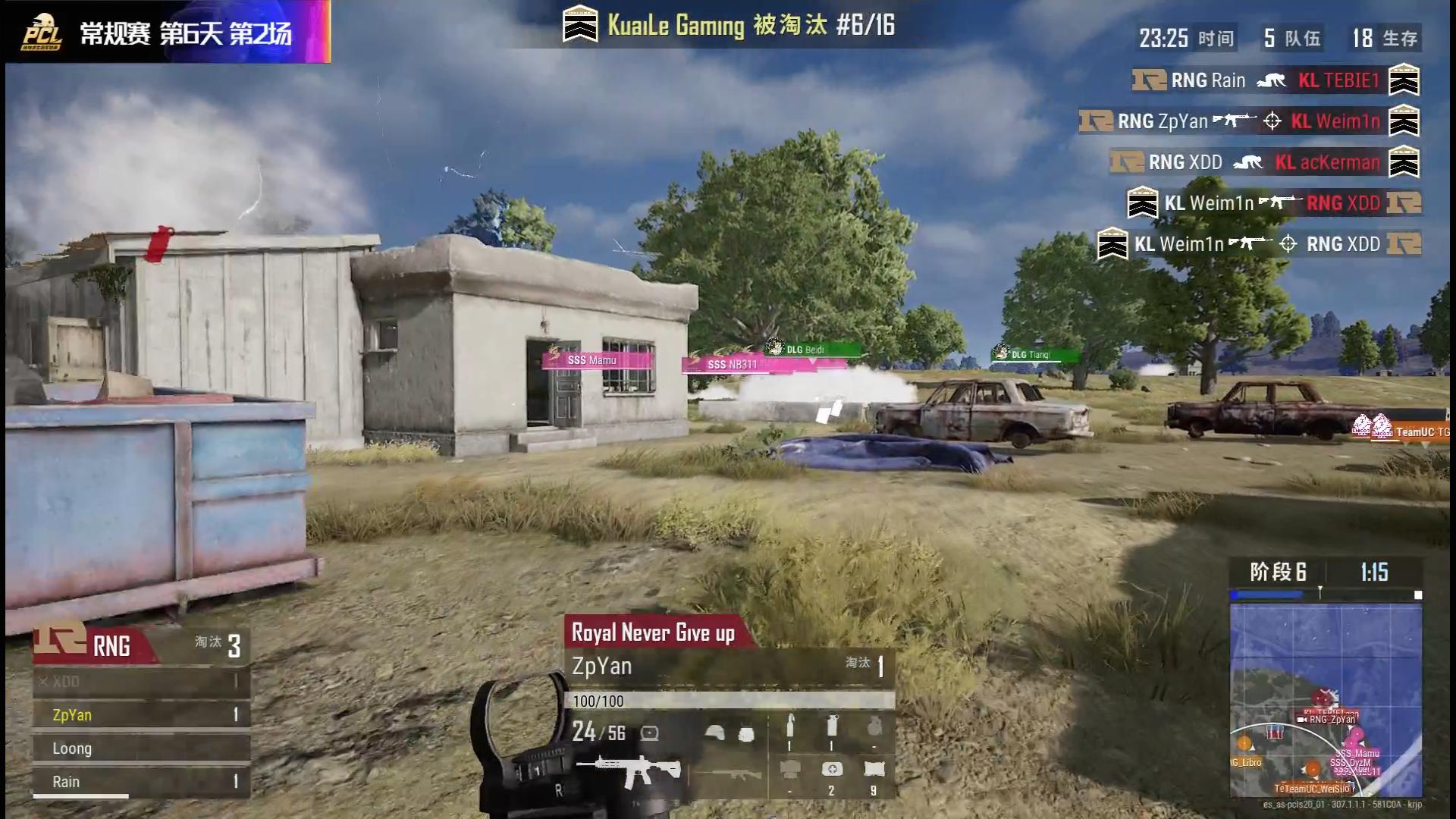Click the red dot sight attachment icon
The image size is (1456, 819).
(x=650, y=733)
